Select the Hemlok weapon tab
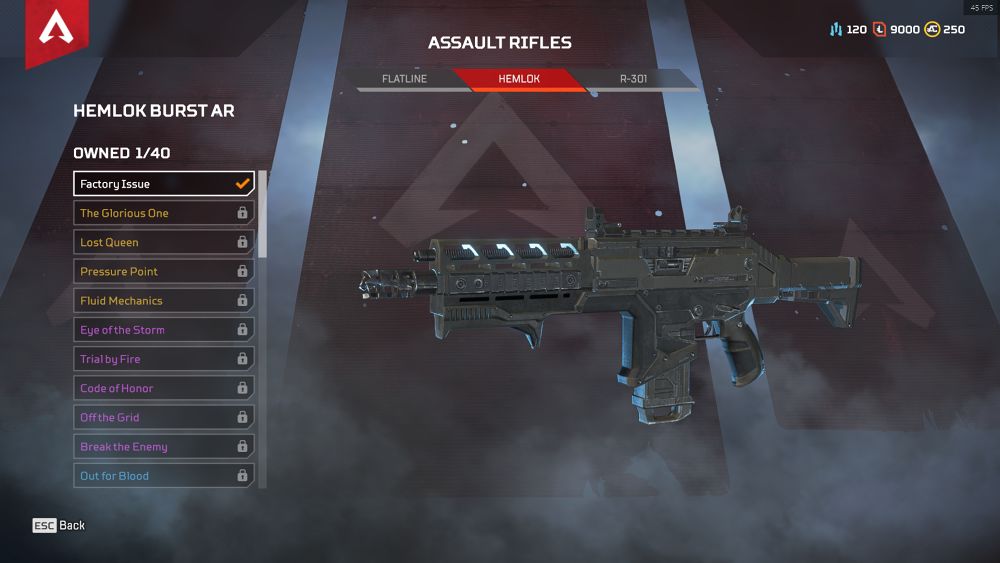 tap(519, 79)
